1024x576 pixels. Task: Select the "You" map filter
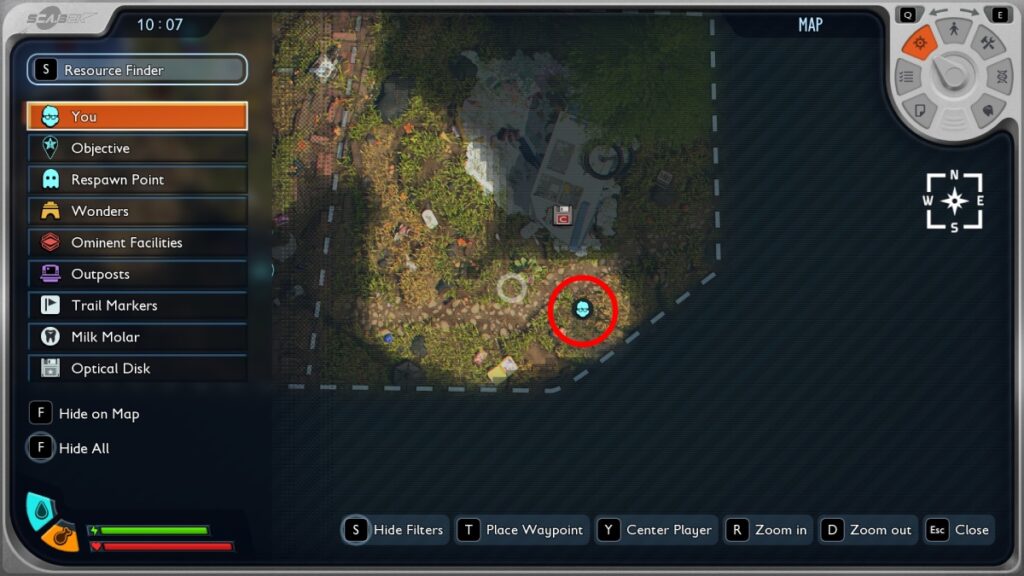tap(137, 116)
